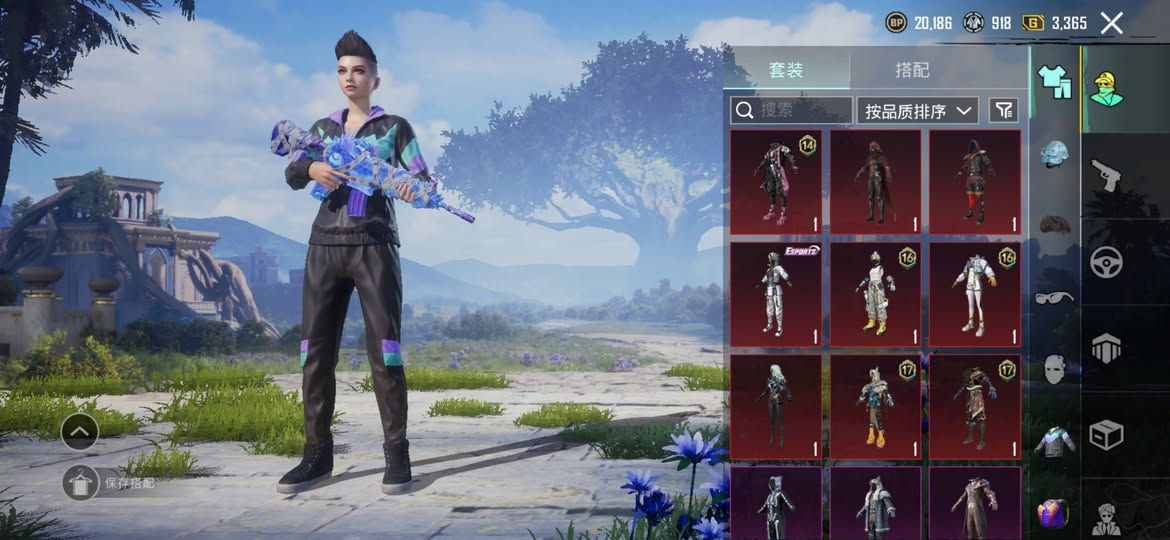
Task: Select the shirt and pants suits category
Action: (1054, 81)
